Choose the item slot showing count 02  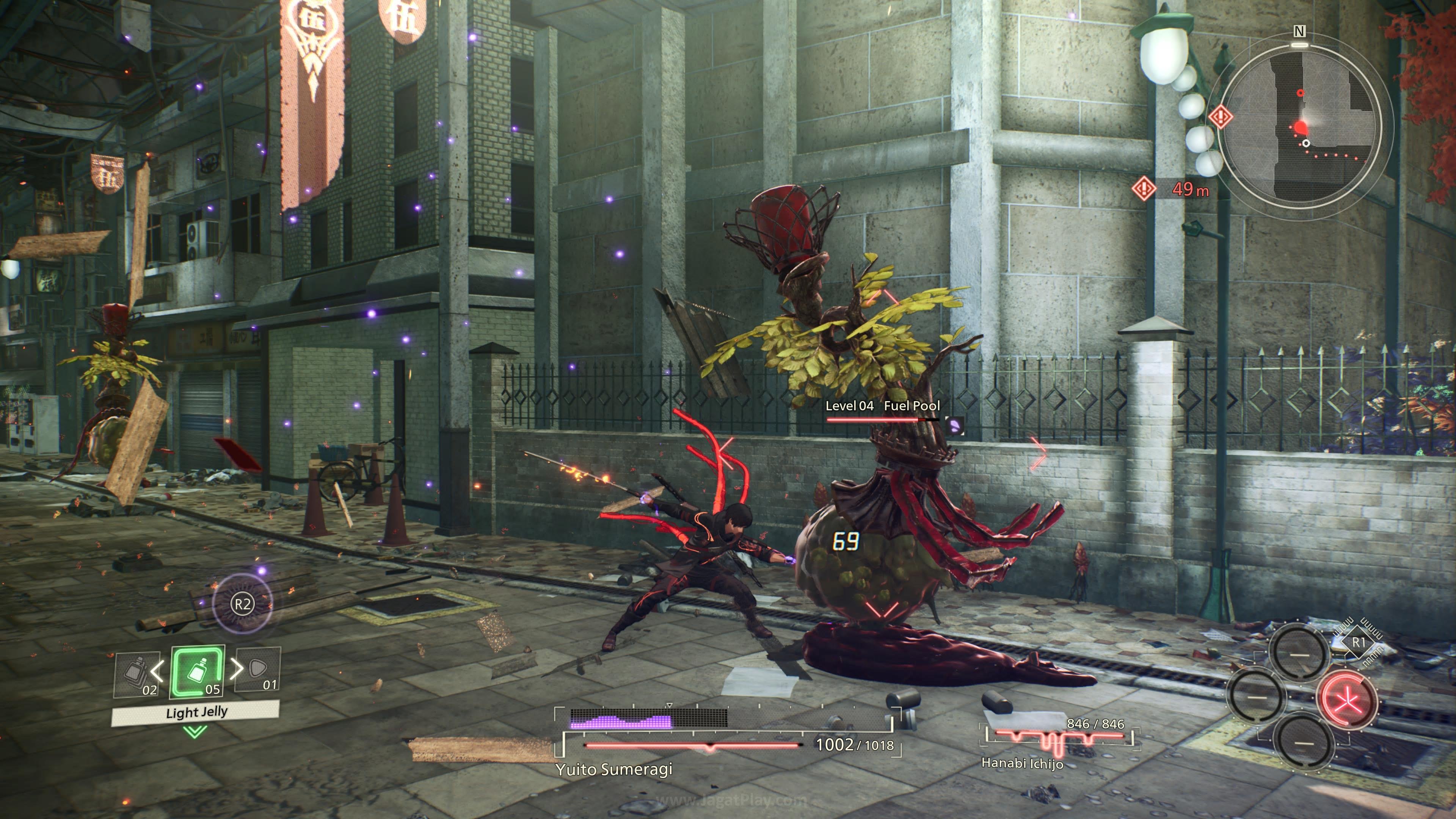click(136, 674)
